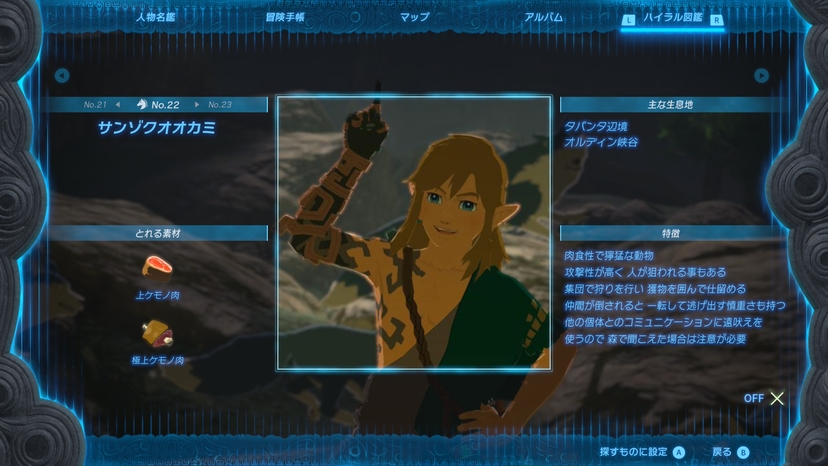
Task: Go back with the 戻る button
Action: tap(730, 452)
